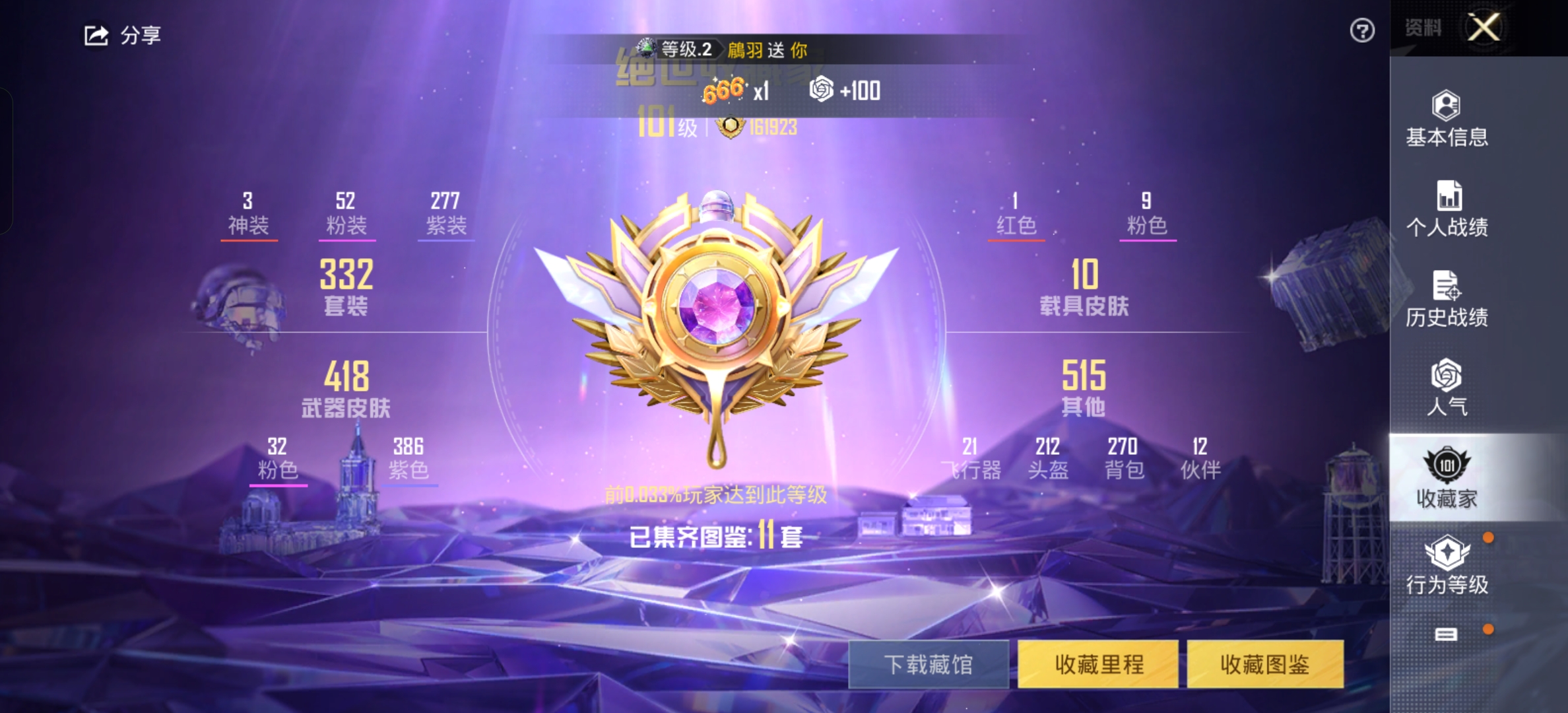Image resolution: width=1568 pixels, height=713 pixels.
Task: Open the 收藏图鉴 collection catalog
Action: tap(1265, 664)
